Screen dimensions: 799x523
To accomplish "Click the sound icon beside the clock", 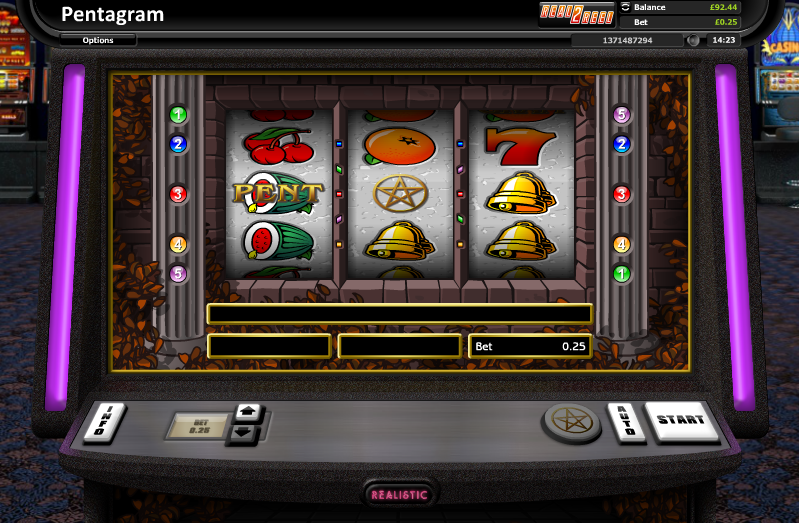I will 693,41.
